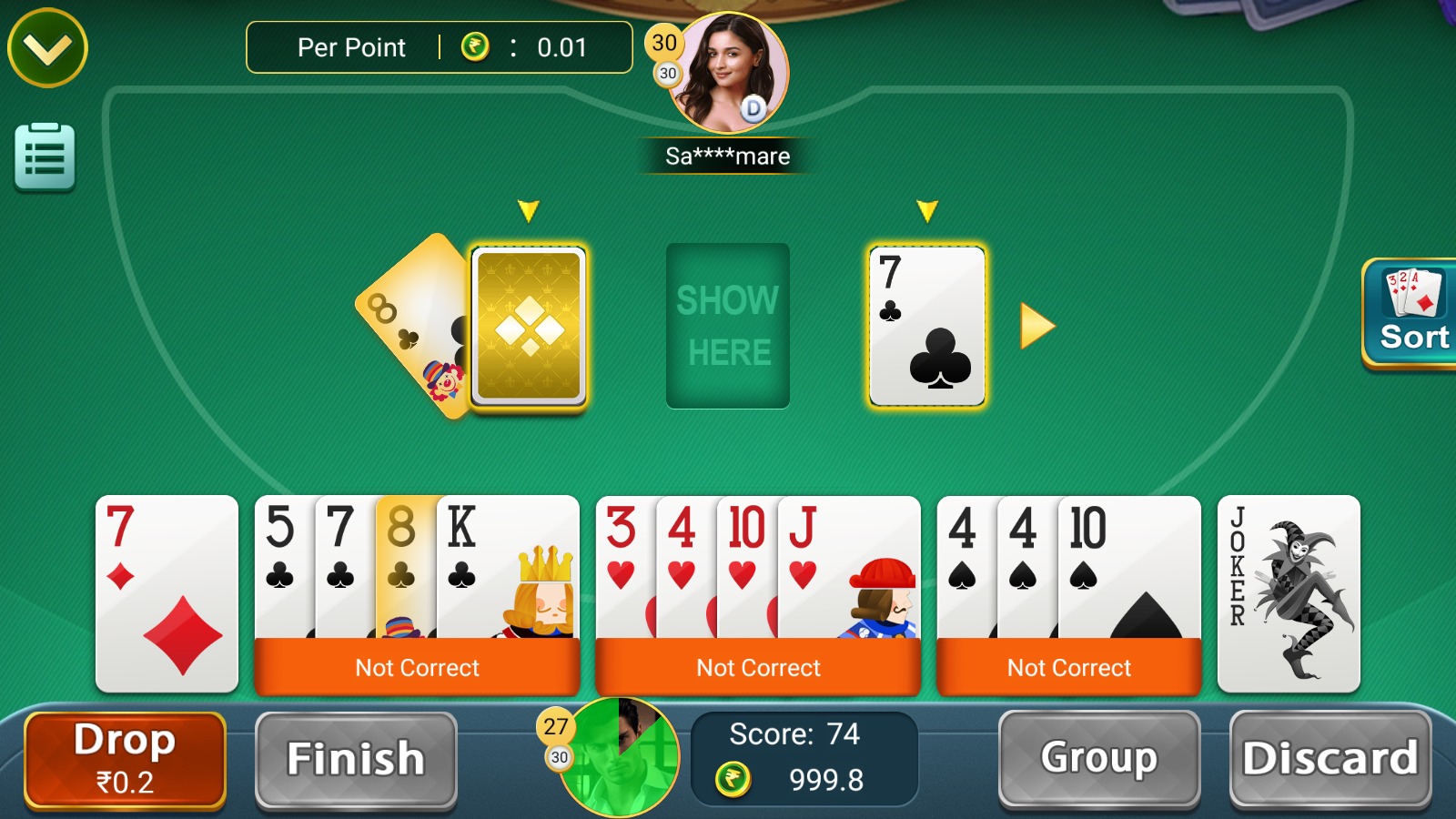Screen dimensions: 1456x819
Task: Click the Finish button
Action: [x=356, y=760]
